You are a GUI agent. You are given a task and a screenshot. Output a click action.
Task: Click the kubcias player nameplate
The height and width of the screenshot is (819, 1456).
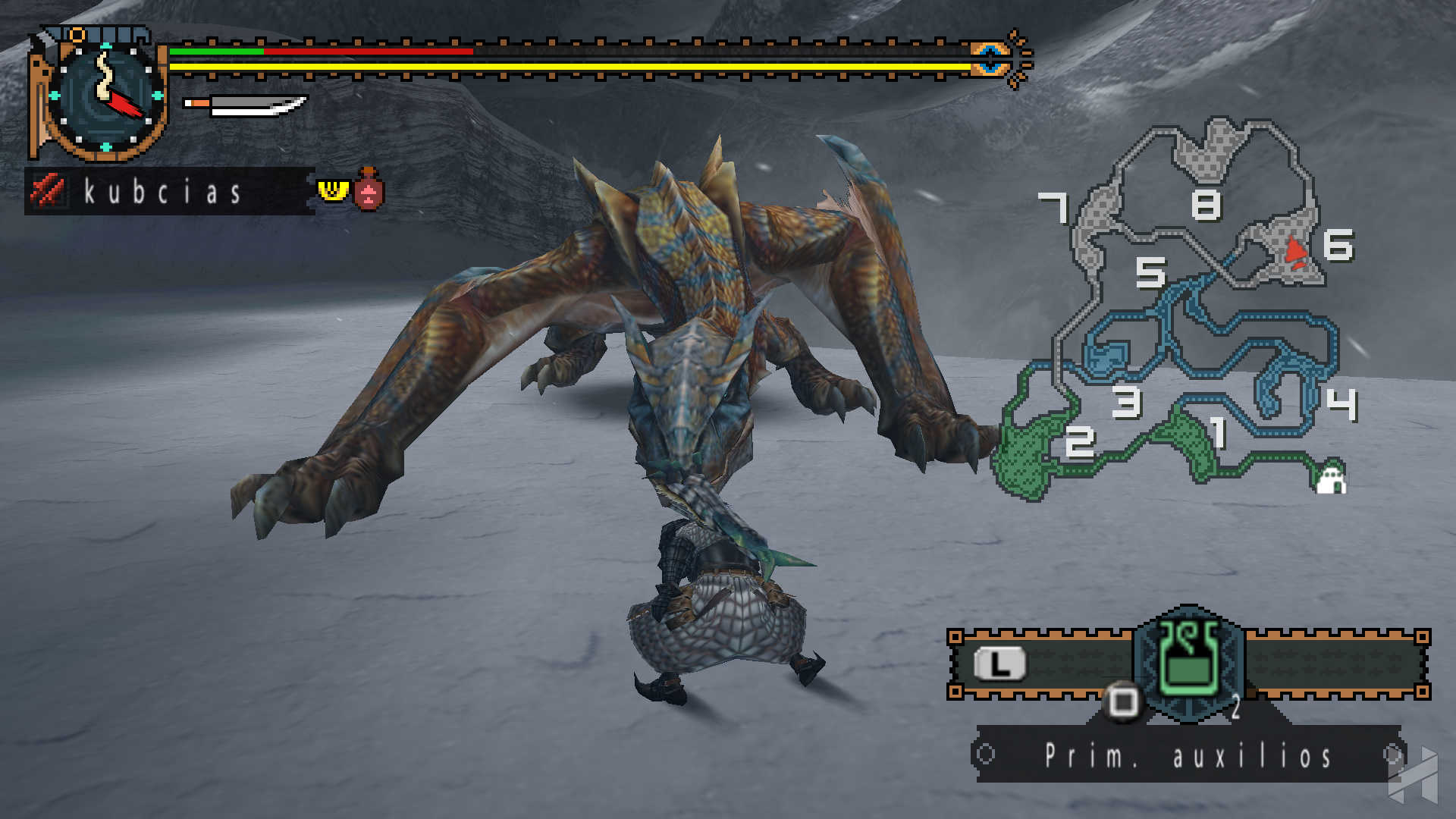point(162,191)
